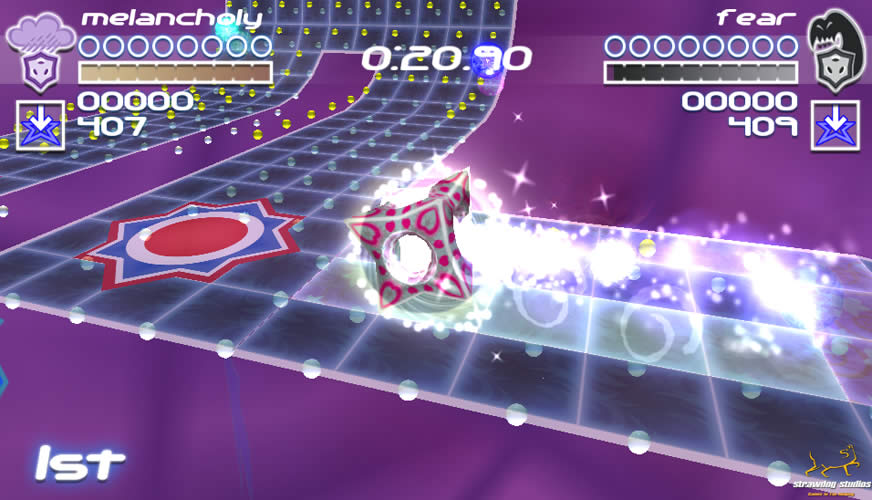Click the melancholy rain cloud icon
The width and height of the screenshot is (872, 500).
point(40,32)
